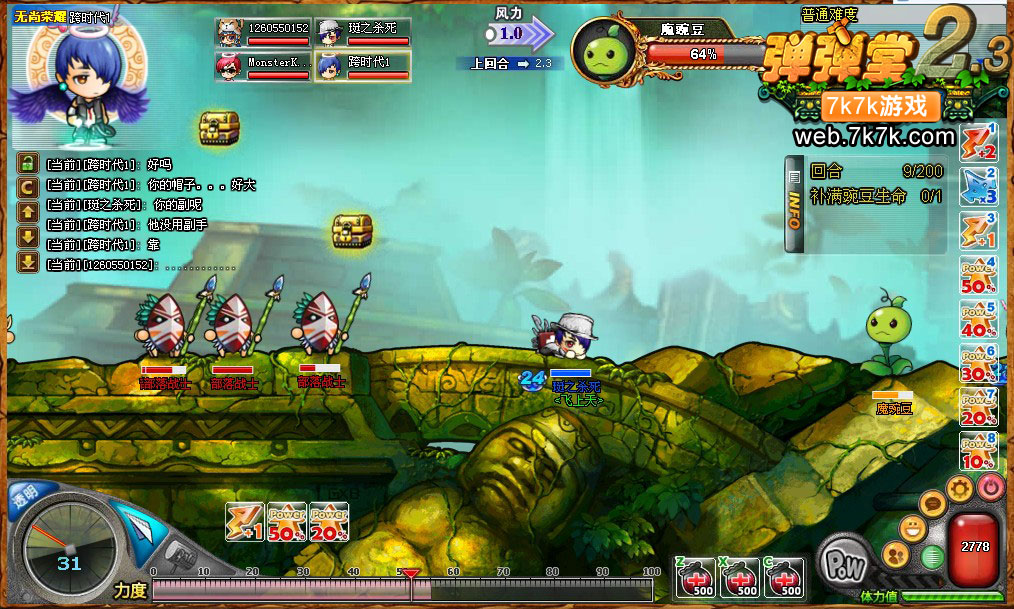The height and width of the screenshot is (609, 1014).
Task: Toggle the 透明 transparency button
Action: tap(24, 495)
